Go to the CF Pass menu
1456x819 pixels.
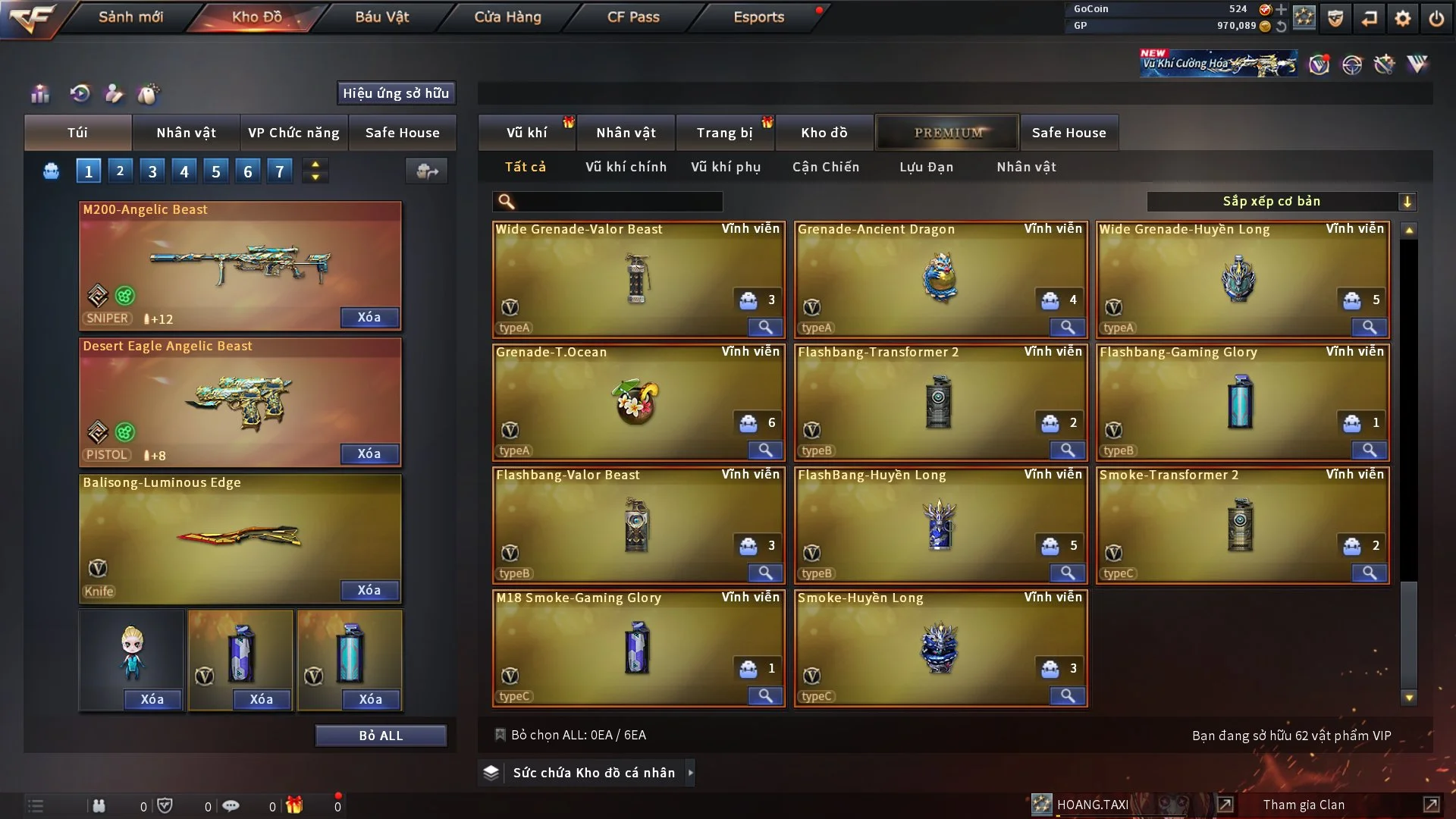[633, 17]
